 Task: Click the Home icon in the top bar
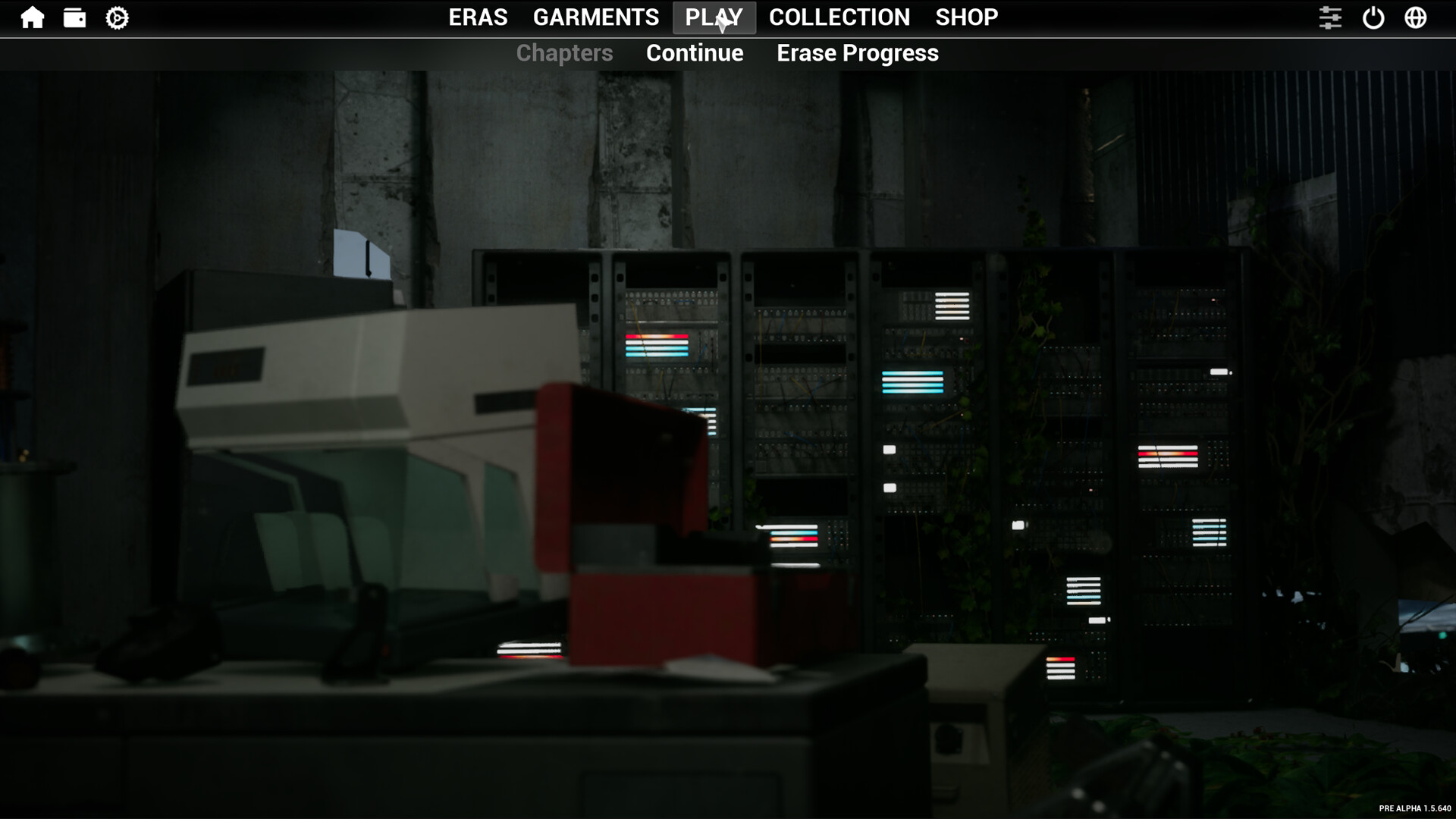(33, 17)
